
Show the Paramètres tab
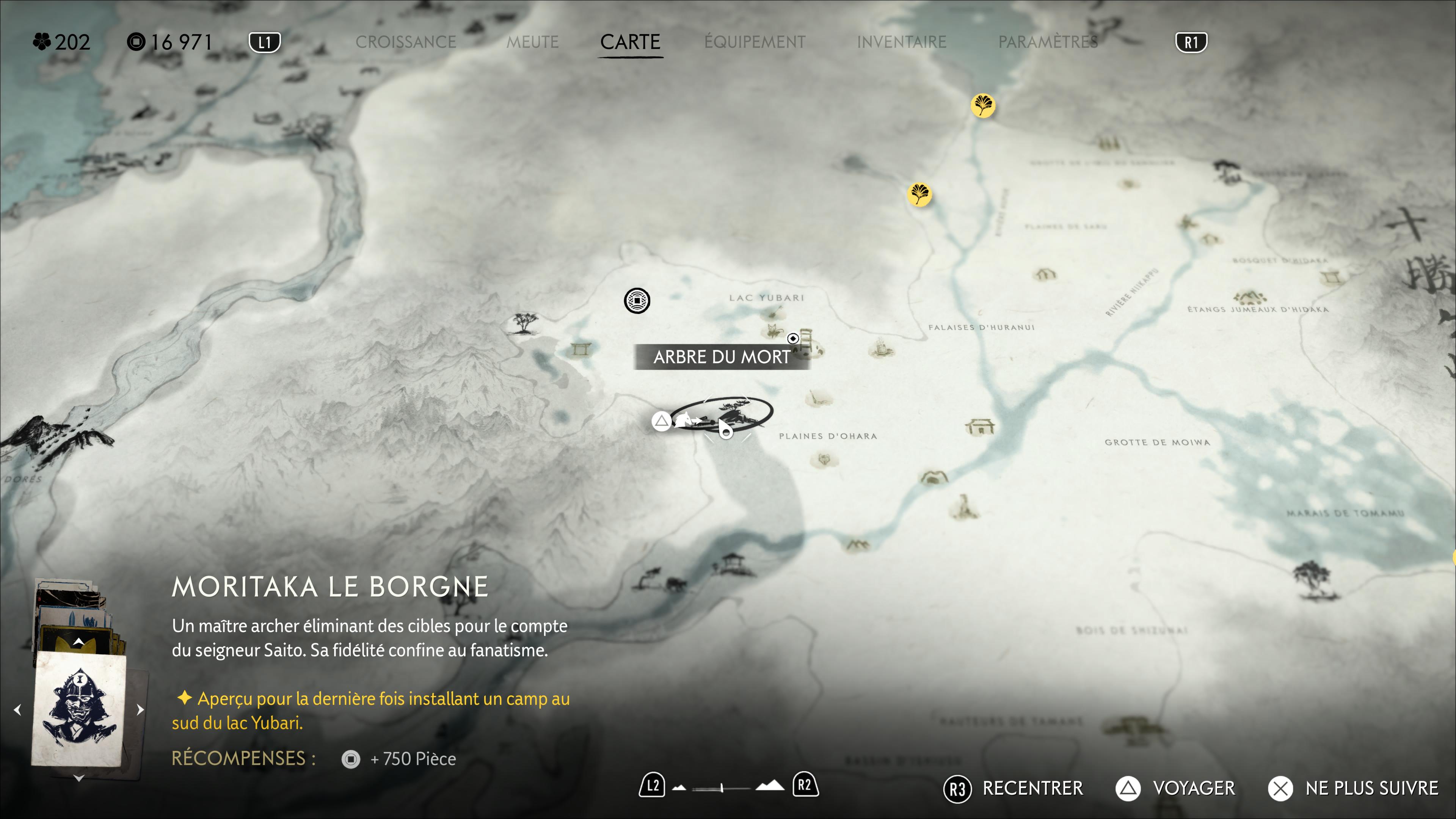click(1048, 42)
